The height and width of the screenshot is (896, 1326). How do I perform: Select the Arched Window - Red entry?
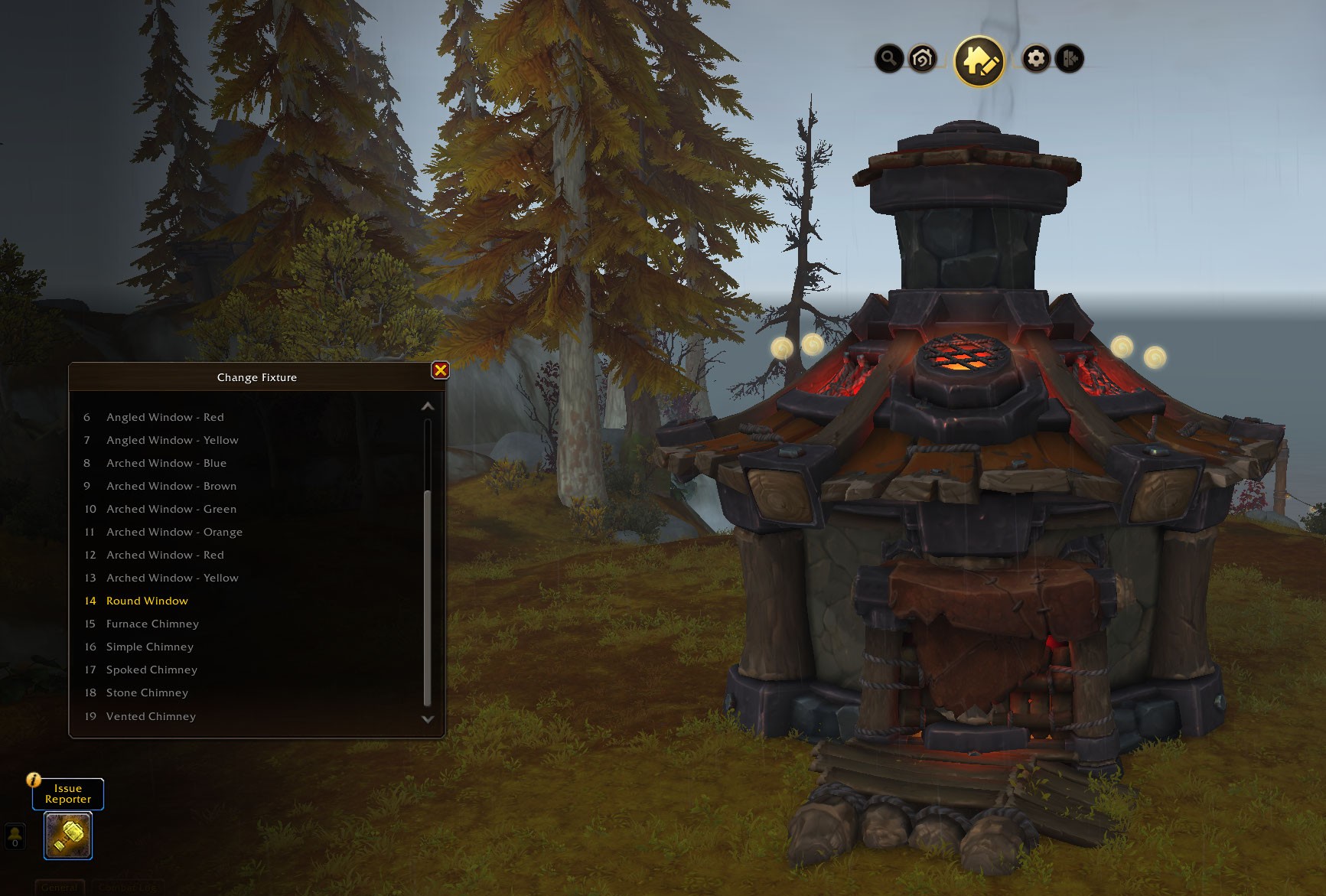(x=165, y=555)
